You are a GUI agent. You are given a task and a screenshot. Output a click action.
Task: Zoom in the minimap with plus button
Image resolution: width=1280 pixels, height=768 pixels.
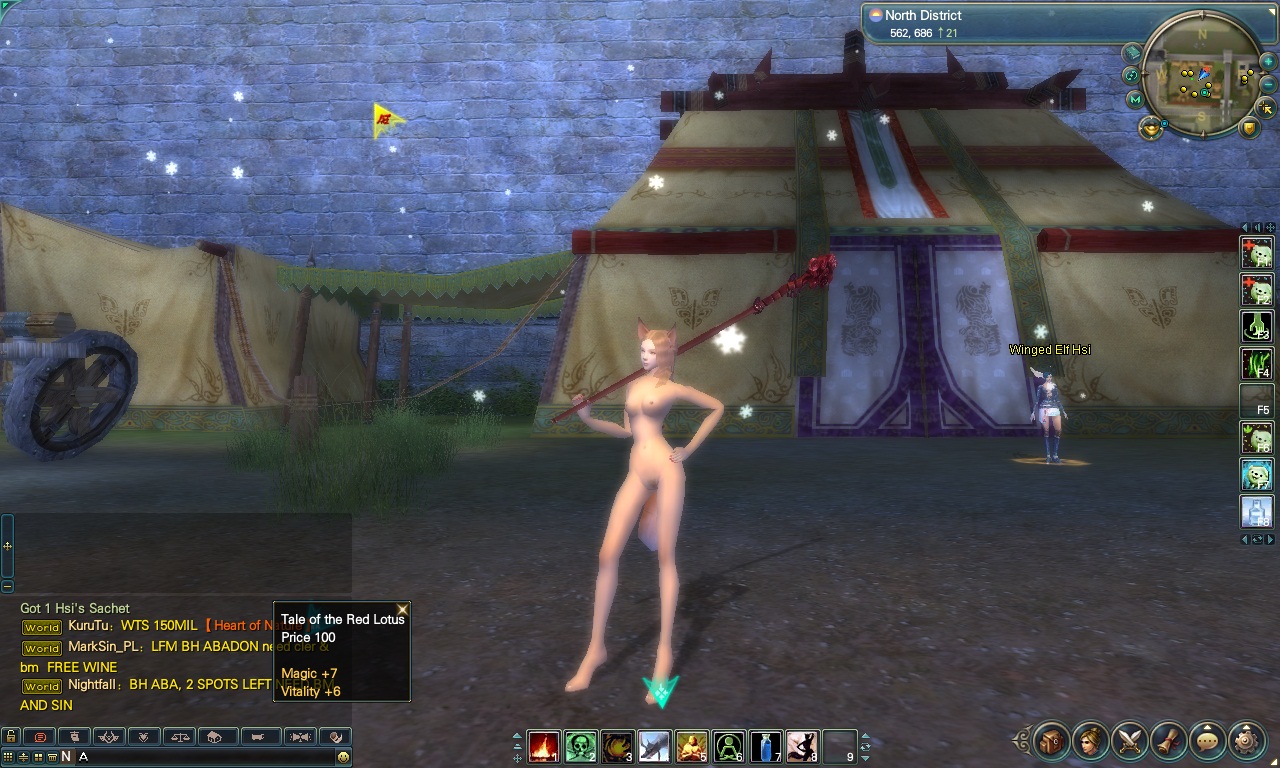click(1267, 61)
